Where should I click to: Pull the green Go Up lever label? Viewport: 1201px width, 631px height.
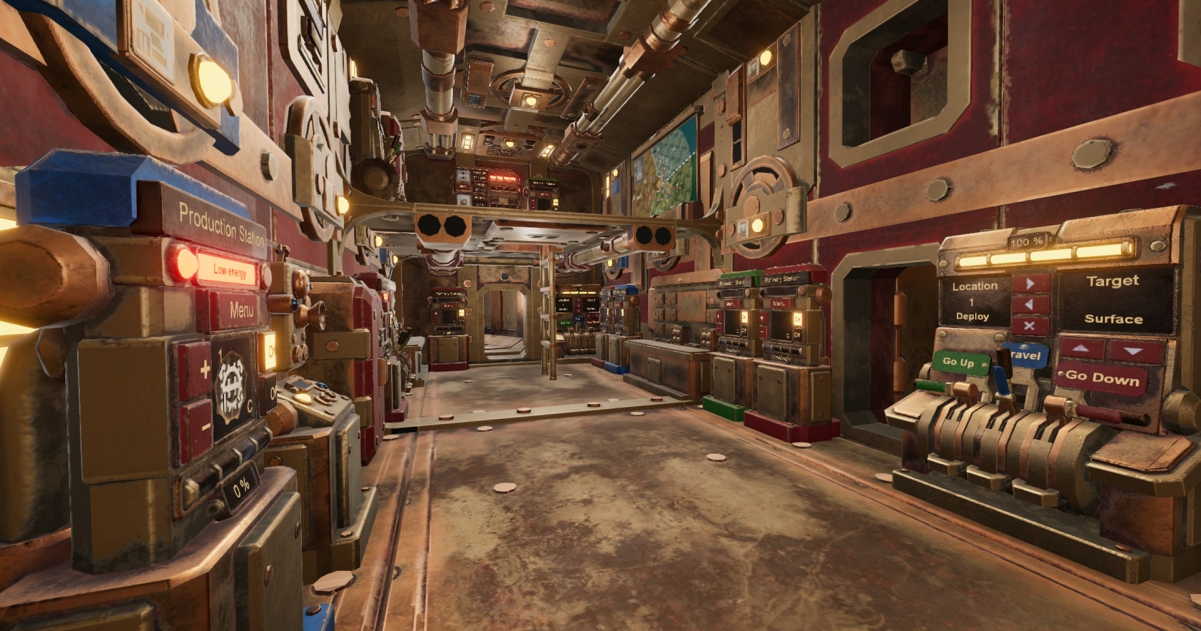click(960, 362)
